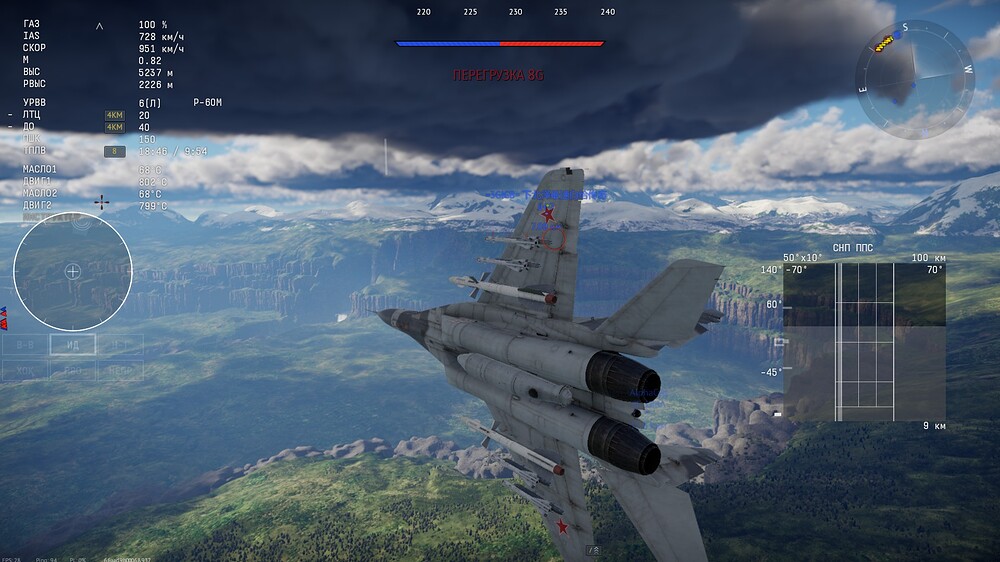The height and width of the screenshot is (562, 1000).
Task: Activate the ХОК mode button
Action: (x=24, y=370)
